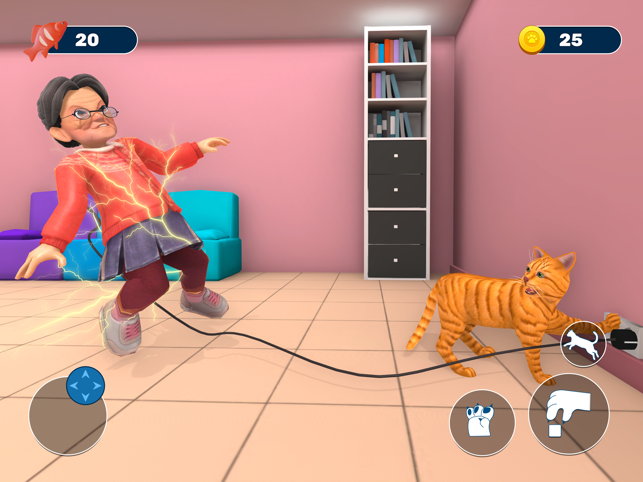
Task: Activate the cat jump button
Action: click(x=583, y=345)
